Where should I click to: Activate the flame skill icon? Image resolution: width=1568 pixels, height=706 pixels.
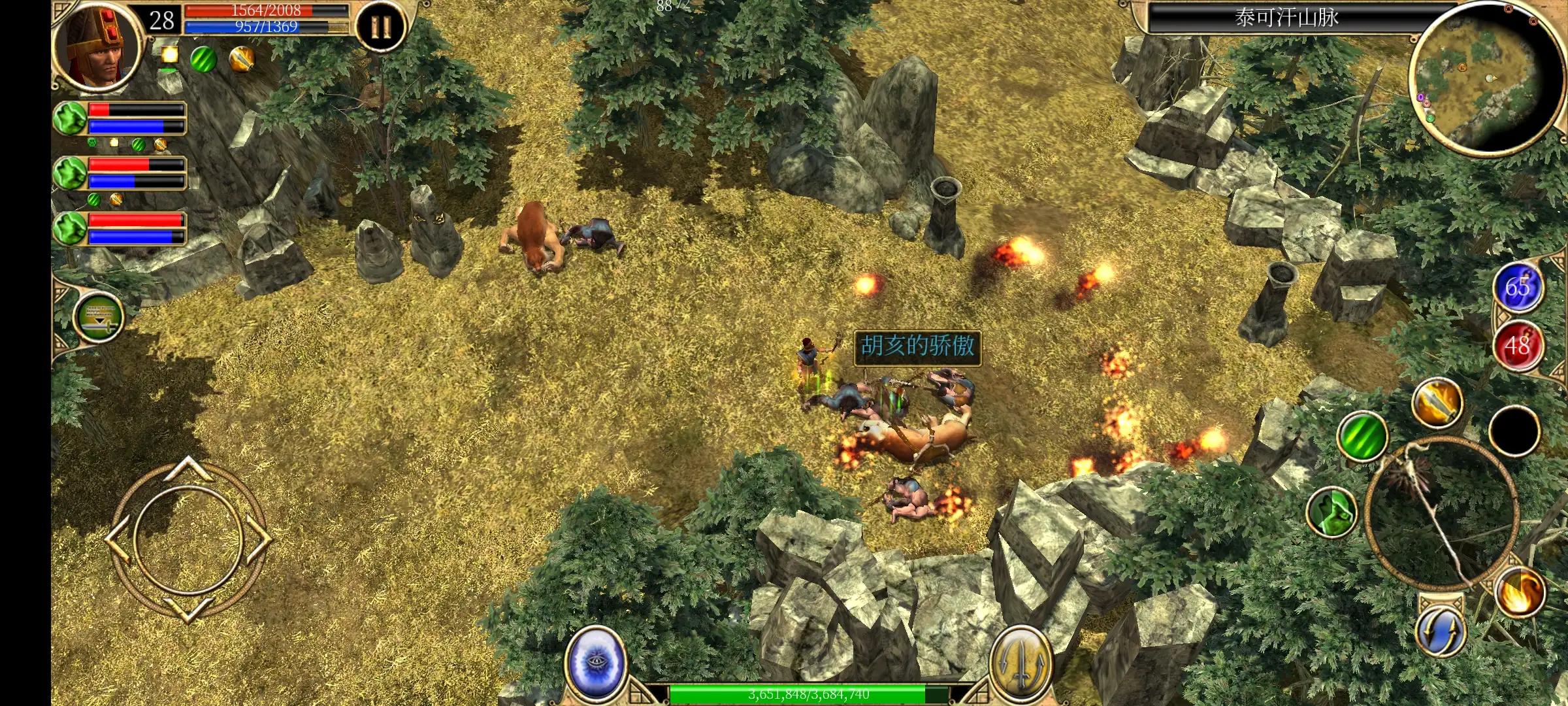[1520, 592]
